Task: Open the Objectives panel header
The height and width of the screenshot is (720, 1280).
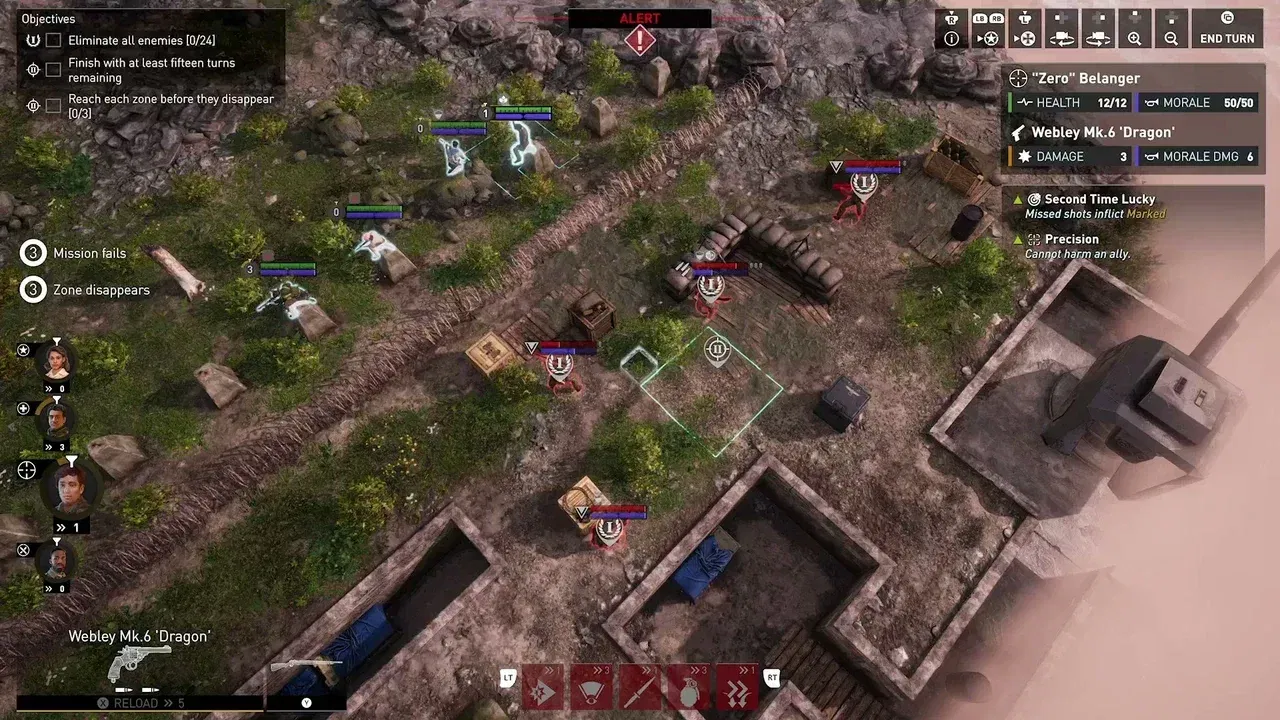Action: pos(48,18)
